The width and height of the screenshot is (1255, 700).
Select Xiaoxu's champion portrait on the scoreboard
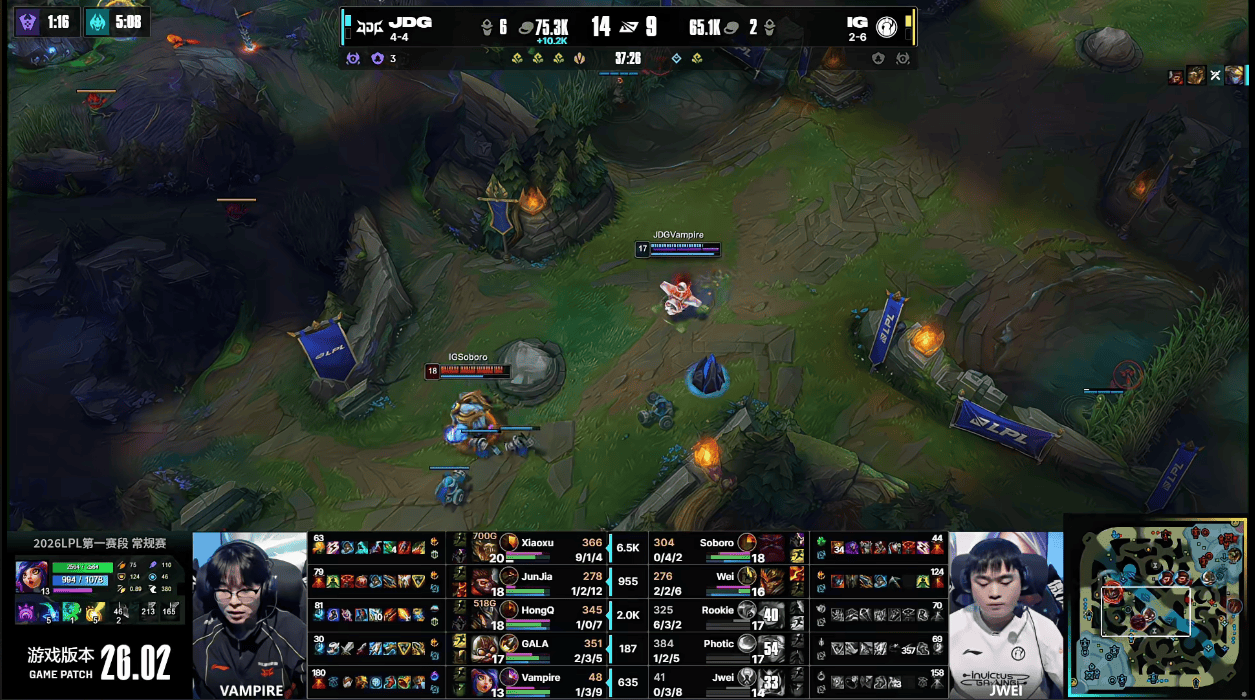509,544
